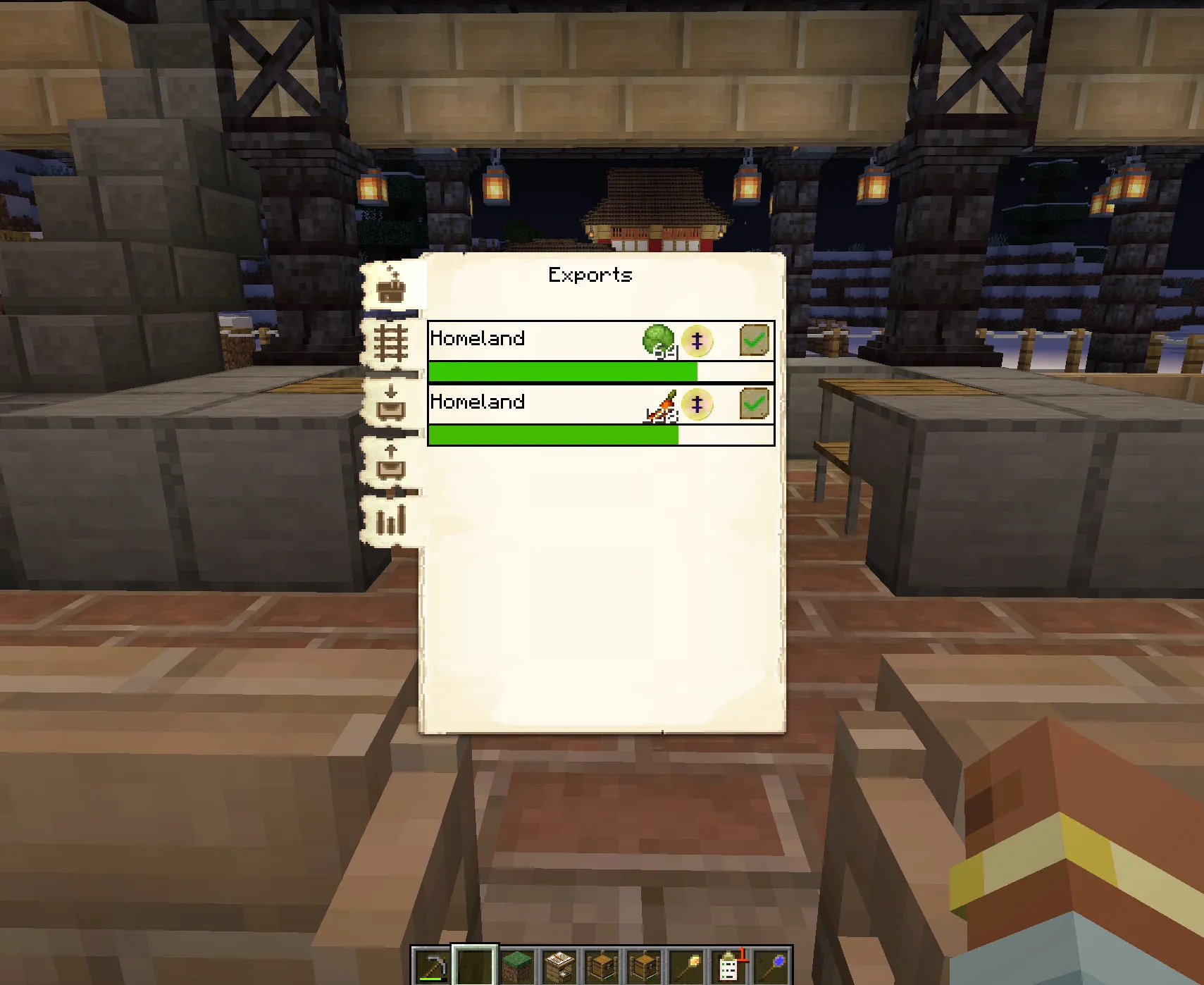Click the cabbage item icon on first Homeland row

coord(658,341)
